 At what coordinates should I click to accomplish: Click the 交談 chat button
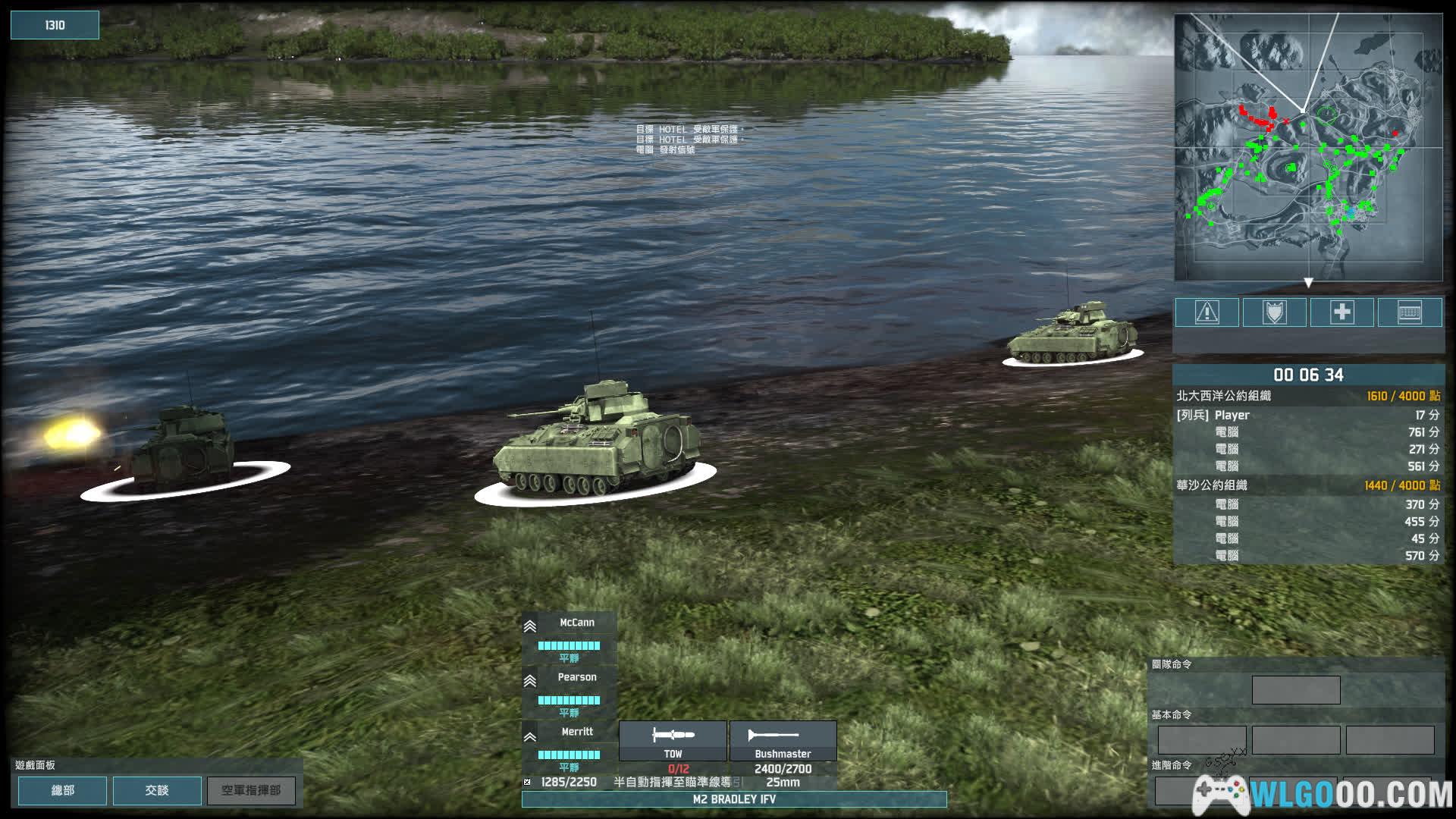point(157,790)
